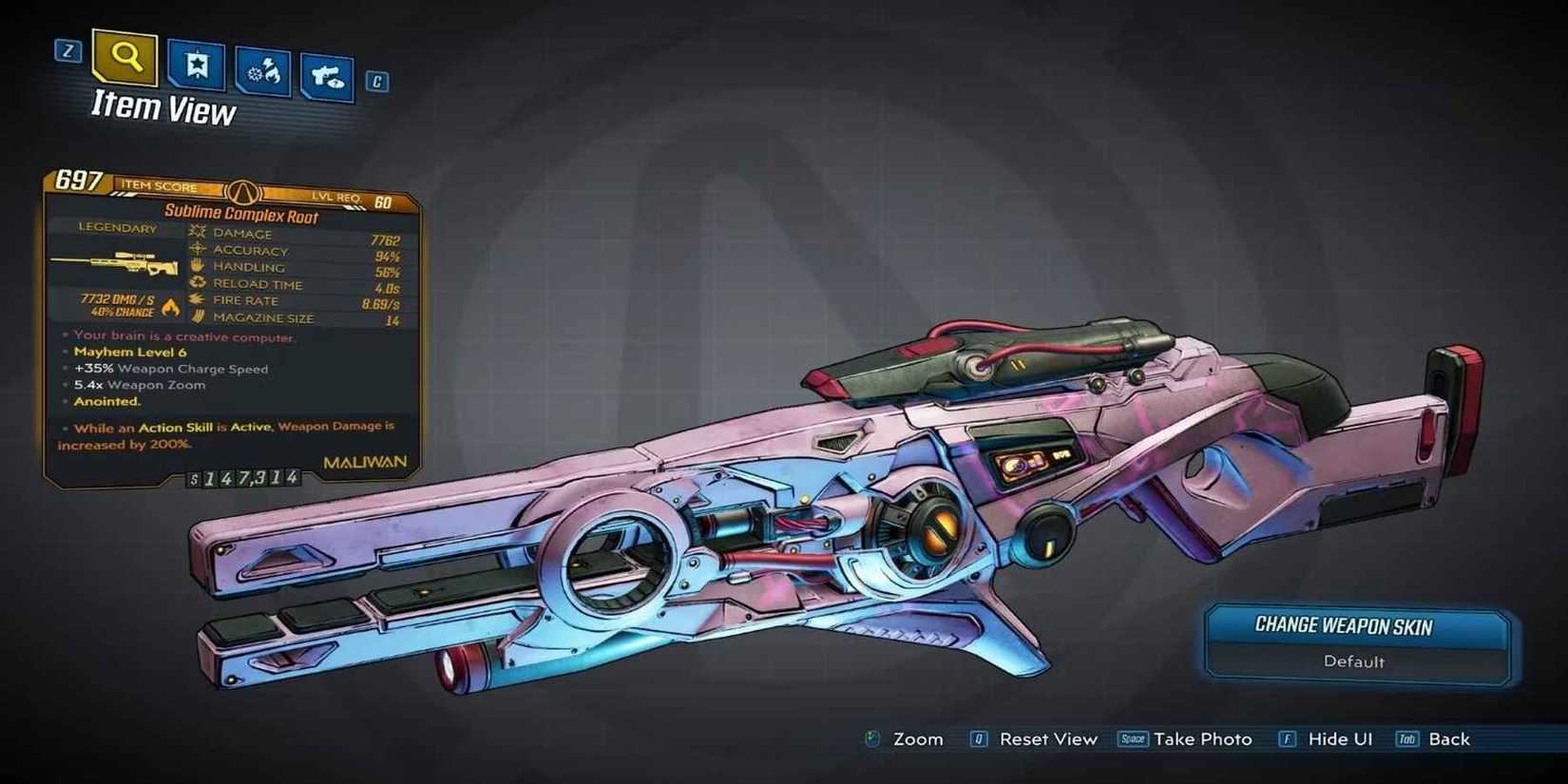This screenshot has height=784, width=1568.
Task: Click the accuracy crosshair icon
Action: pyautogui.click(x=198, y=249)
